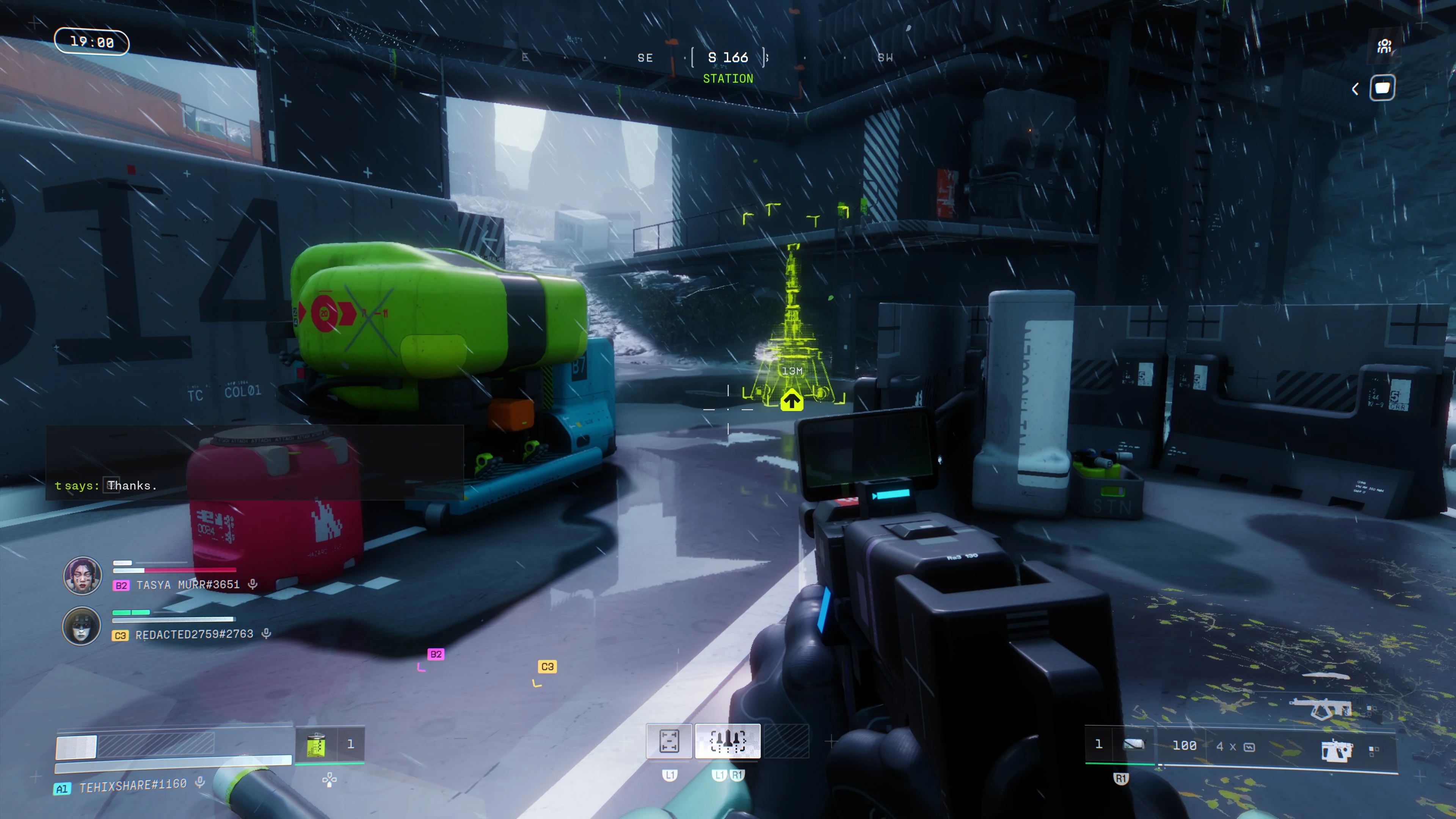
Task: Open the backpack inventory icon
Action: [x=1382, y=88]
